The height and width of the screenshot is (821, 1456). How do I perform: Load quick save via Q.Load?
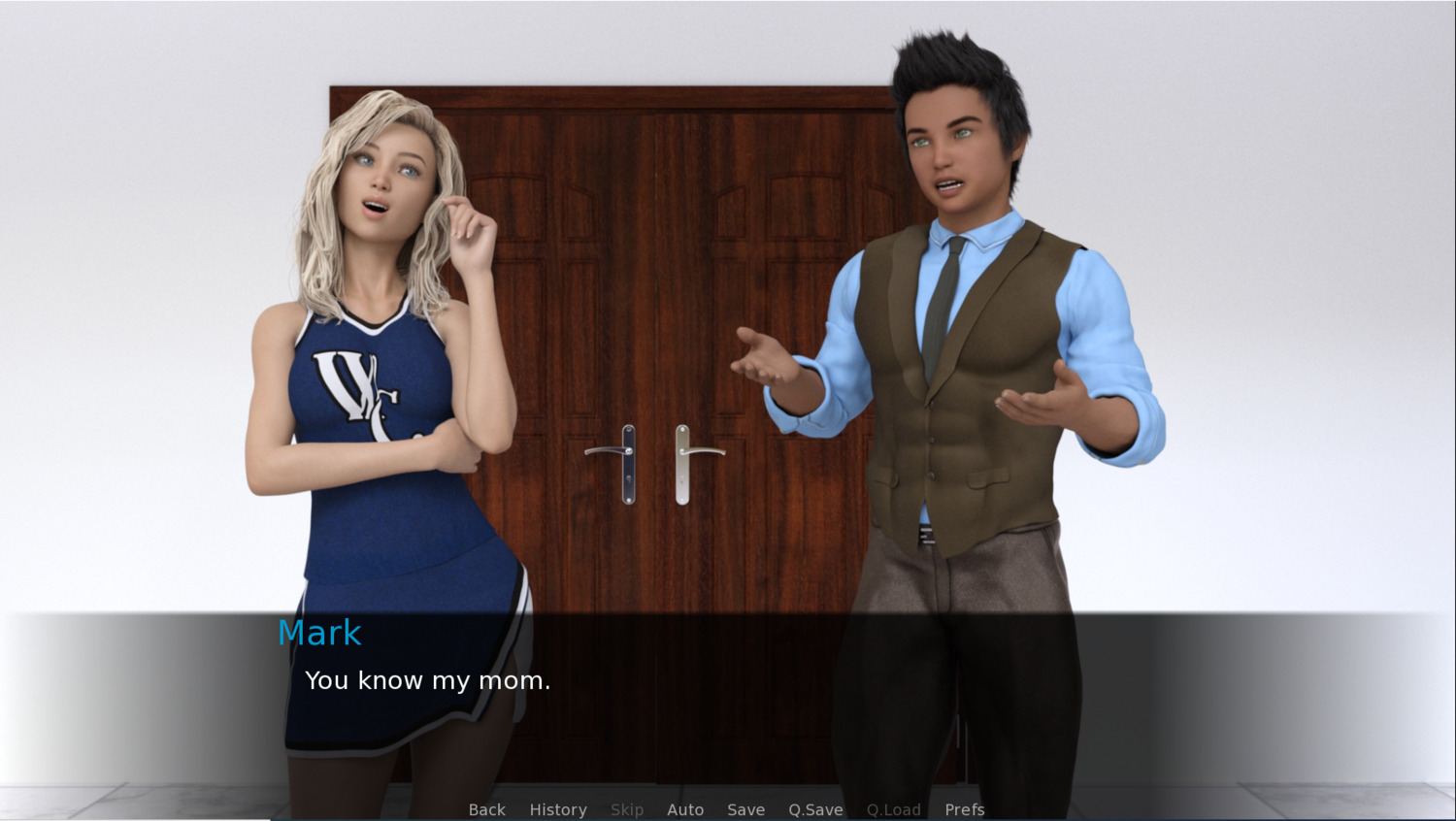point(893,809)
